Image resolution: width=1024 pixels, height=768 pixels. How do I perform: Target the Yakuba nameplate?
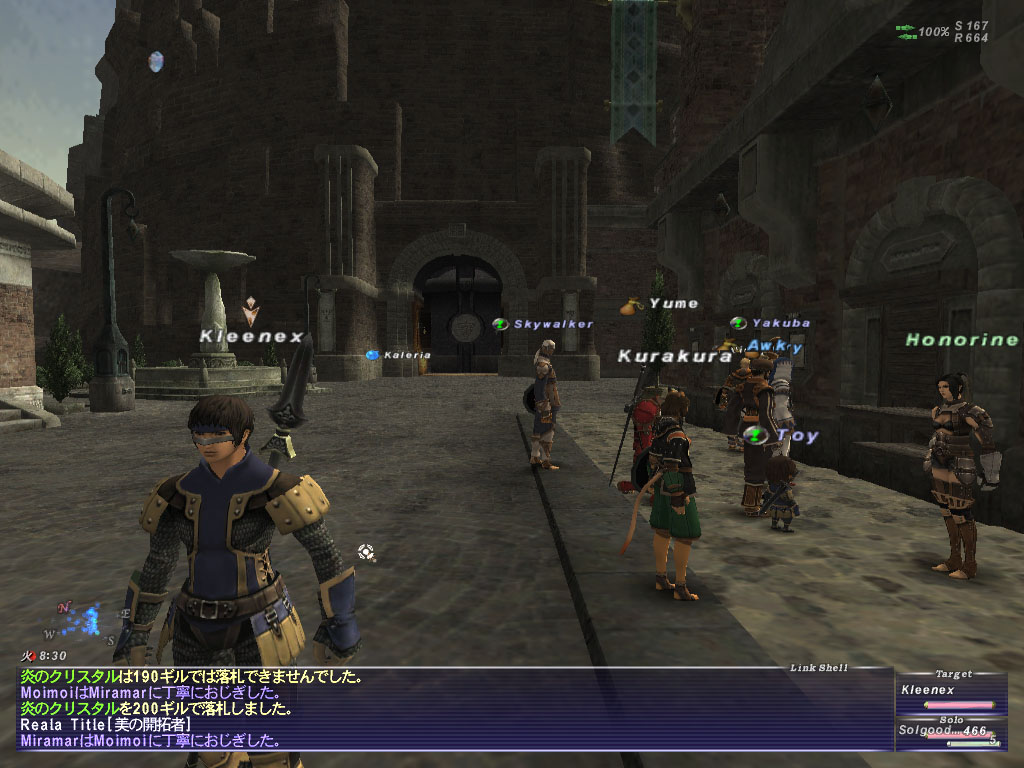[x=780, y=323]
